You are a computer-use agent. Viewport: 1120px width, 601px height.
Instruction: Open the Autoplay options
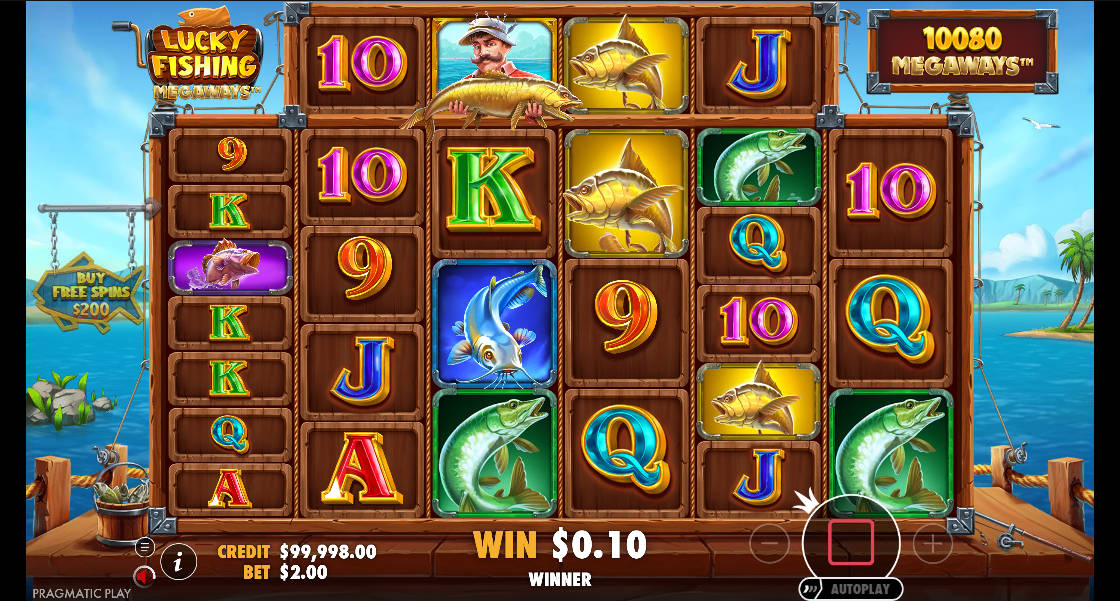click(851, 589)
